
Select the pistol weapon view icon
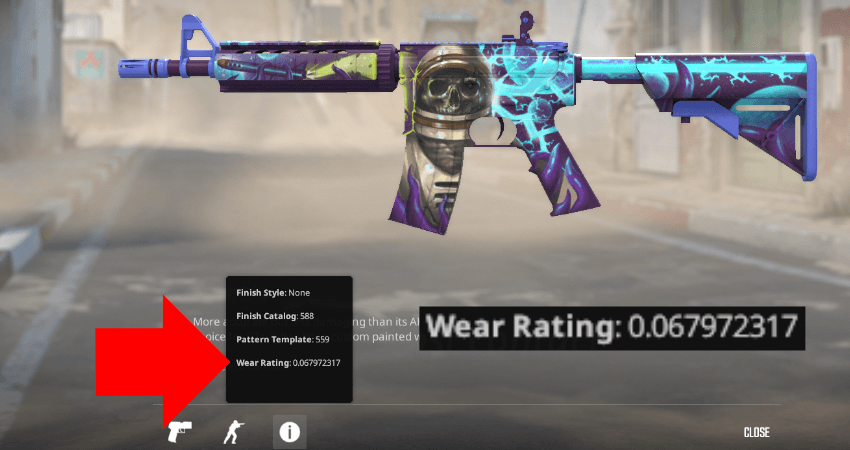[x=180, y=432]
